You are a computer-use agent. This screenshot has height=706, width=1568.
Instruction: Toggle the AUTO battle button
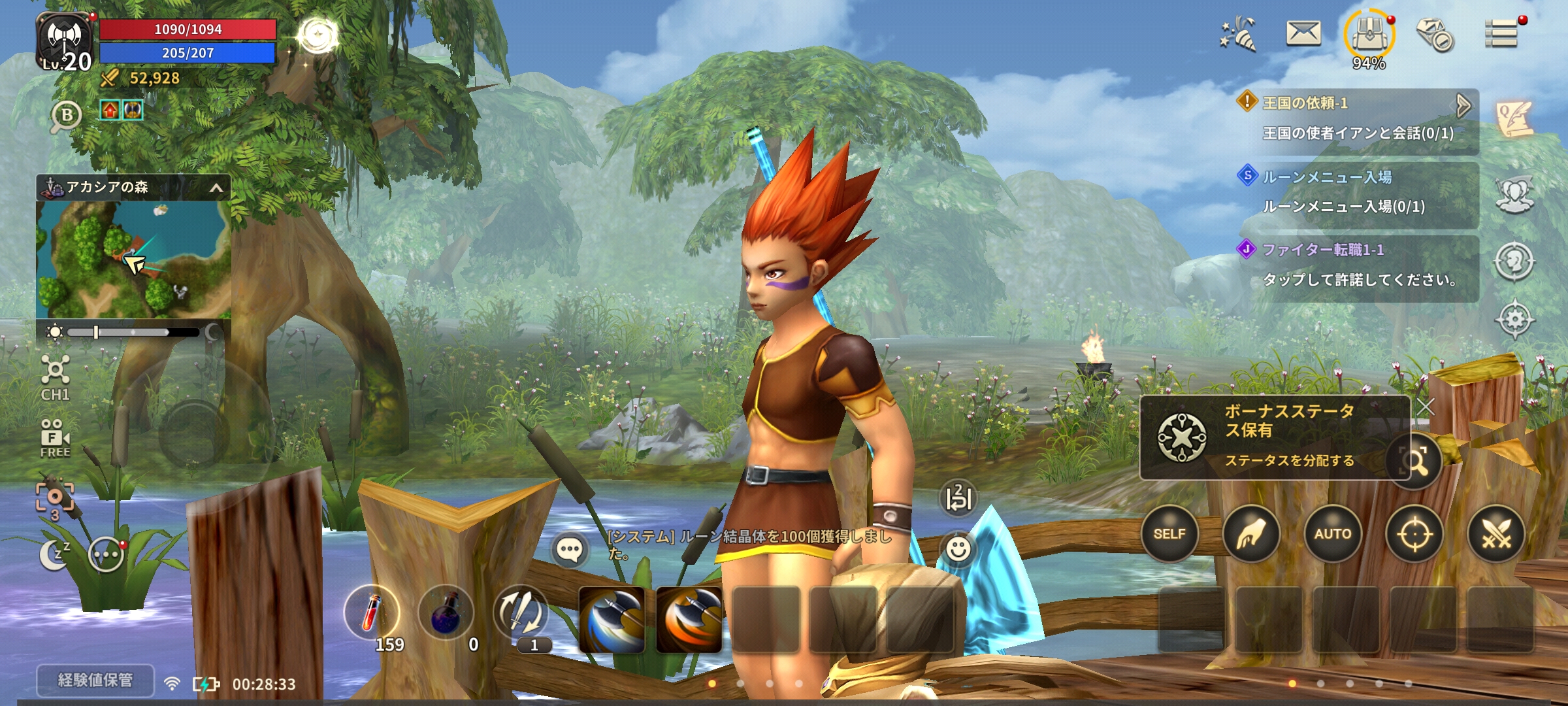(x=1332, y=534)
